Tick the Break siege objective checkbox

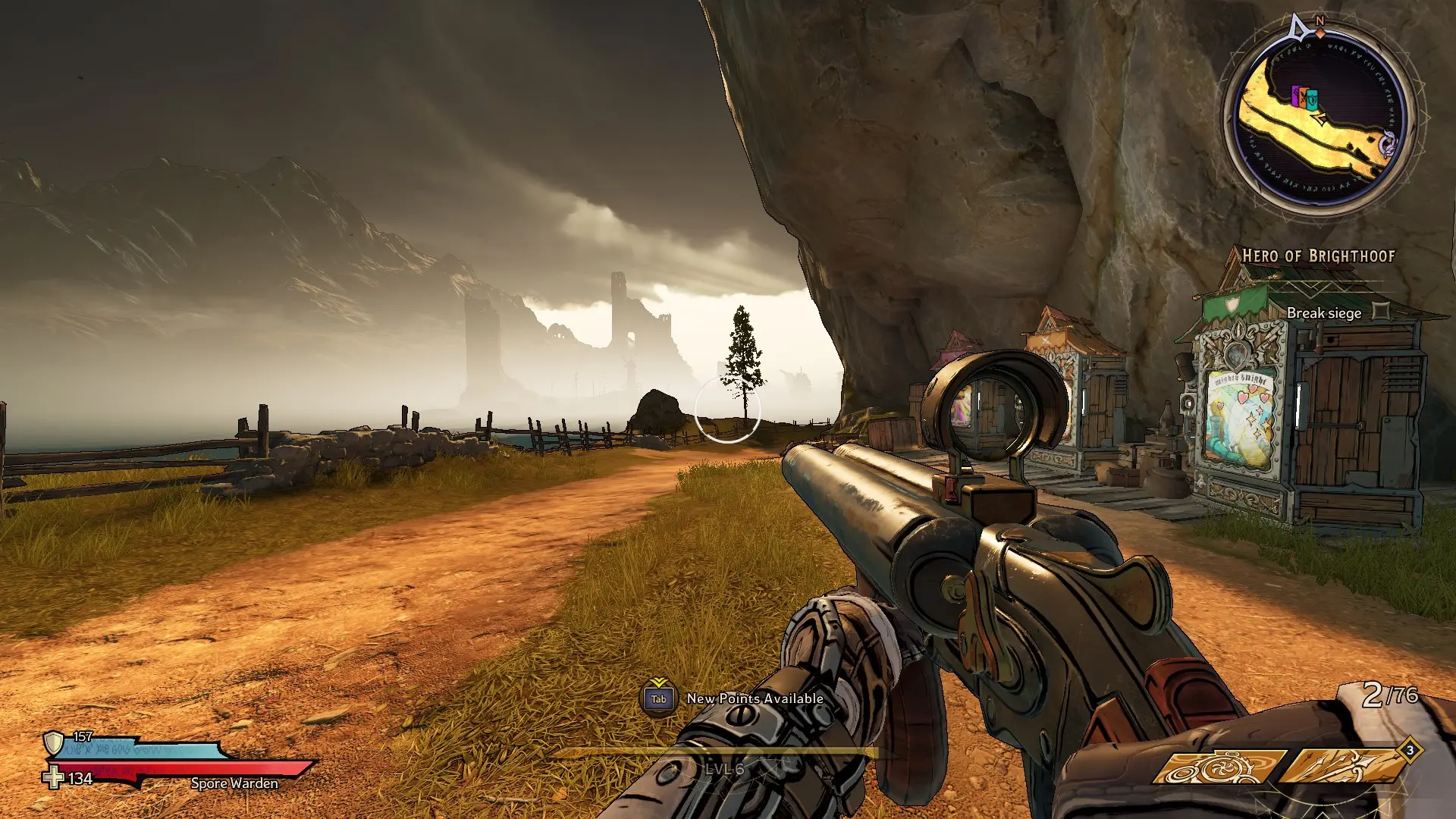1381,312
